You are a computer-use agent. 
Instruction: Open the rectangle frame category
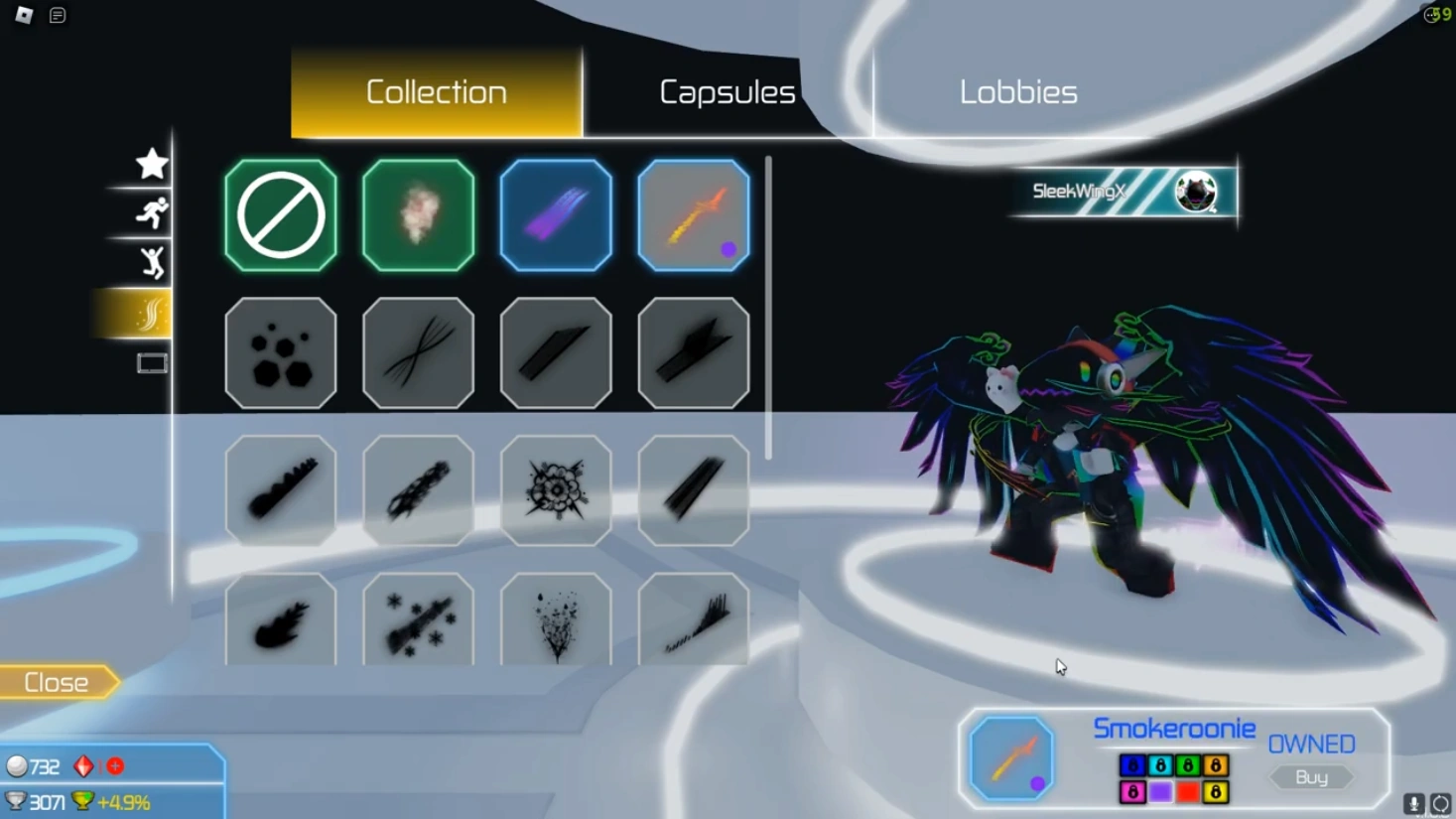pos(152,363)
